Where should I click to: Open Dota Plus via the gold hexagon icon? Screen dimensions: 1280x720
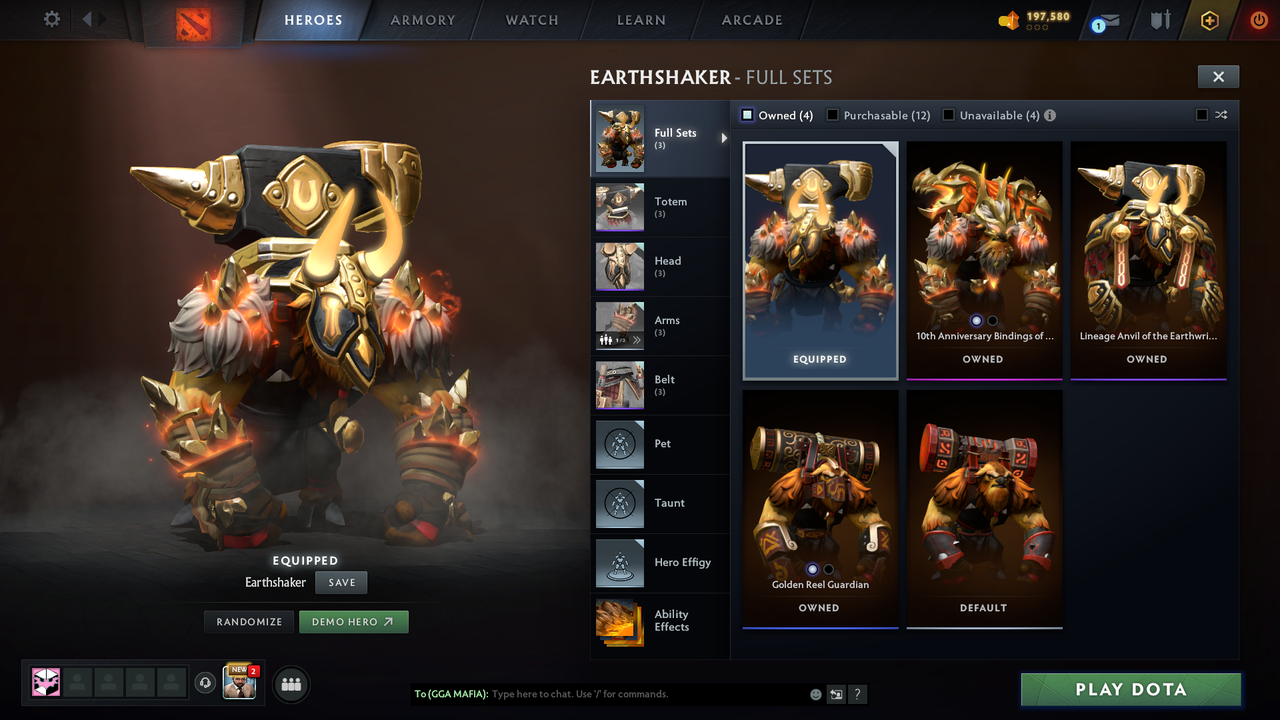point(1209,19)
